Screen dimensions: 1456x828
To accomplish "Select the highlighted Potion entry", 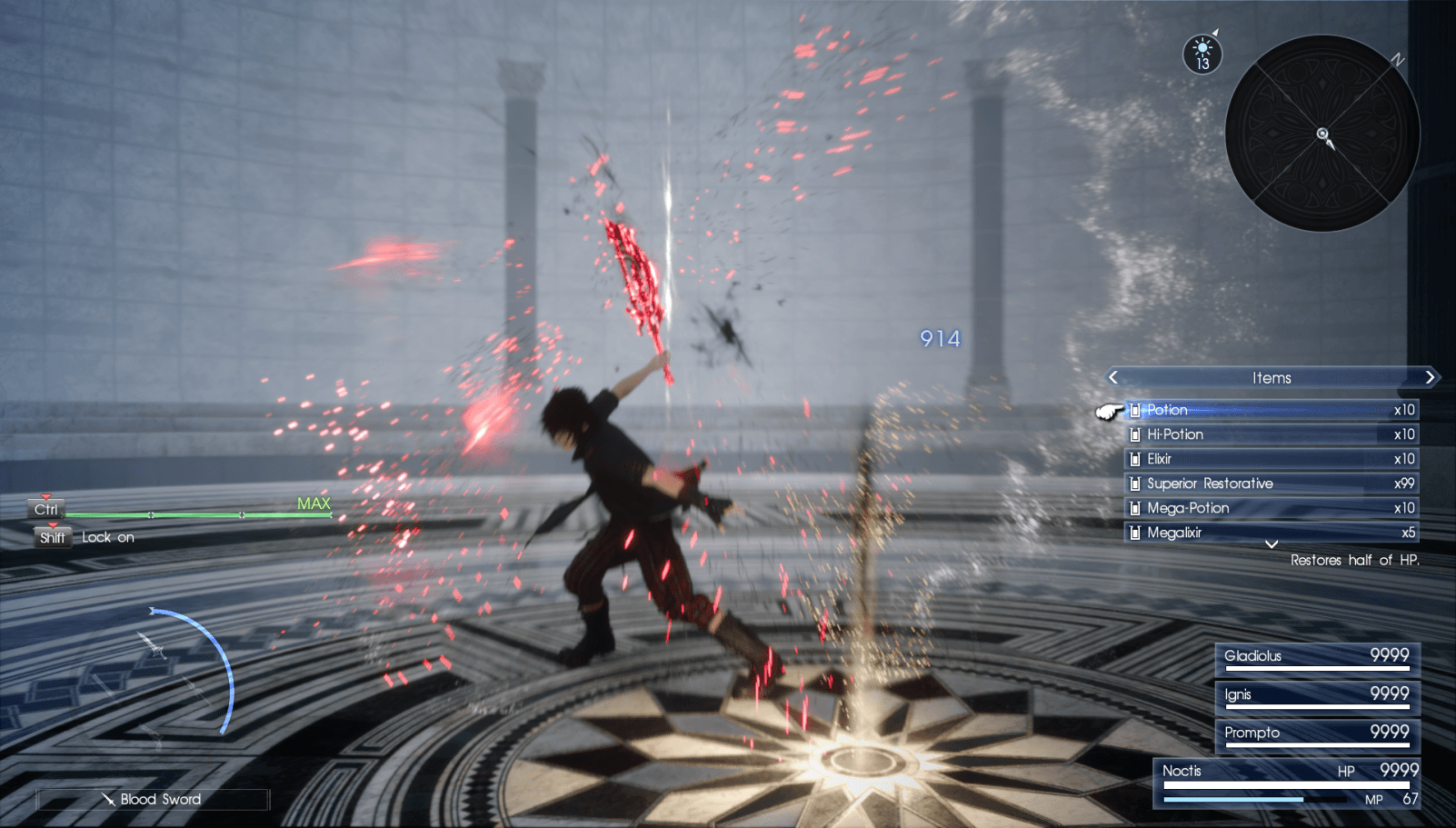I will tap(1263, 410).
